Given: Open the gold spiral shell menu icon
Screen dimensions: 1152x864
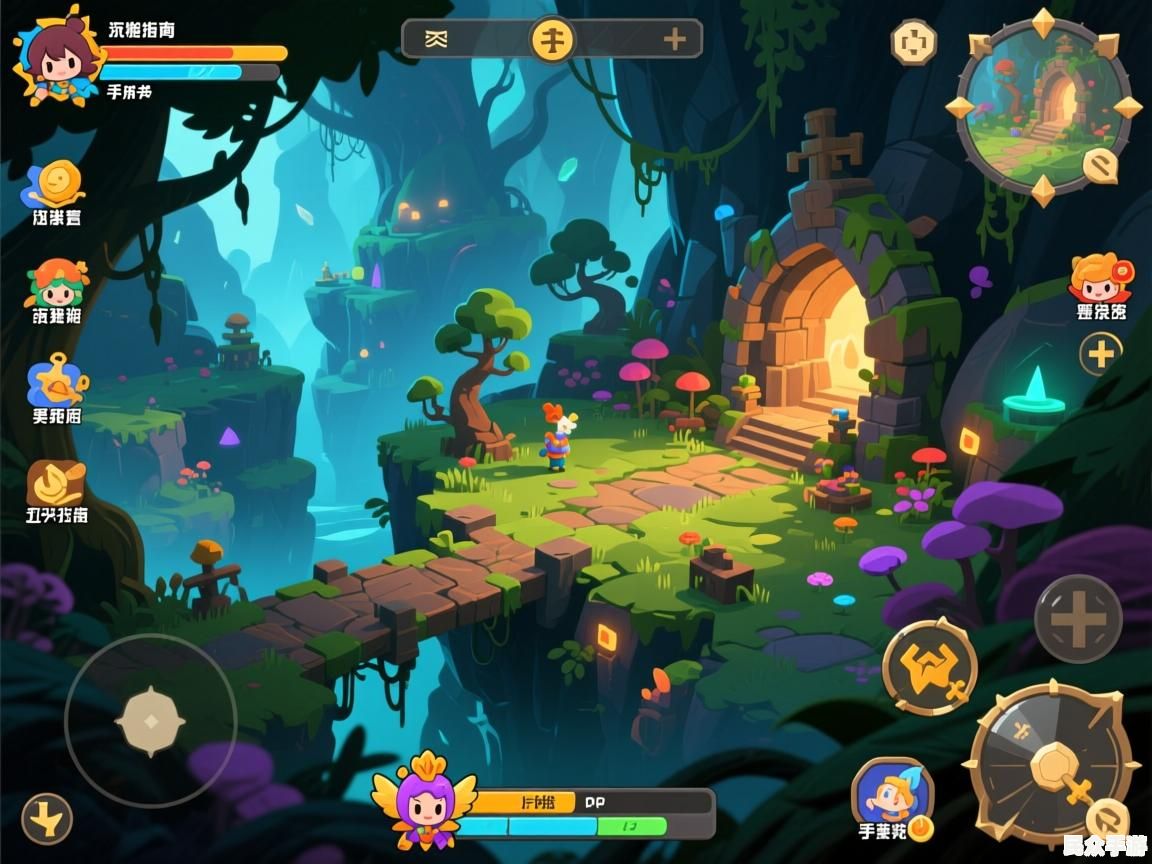Looking at the screenshot, I should pyautogui.click(x=57, y=184).
